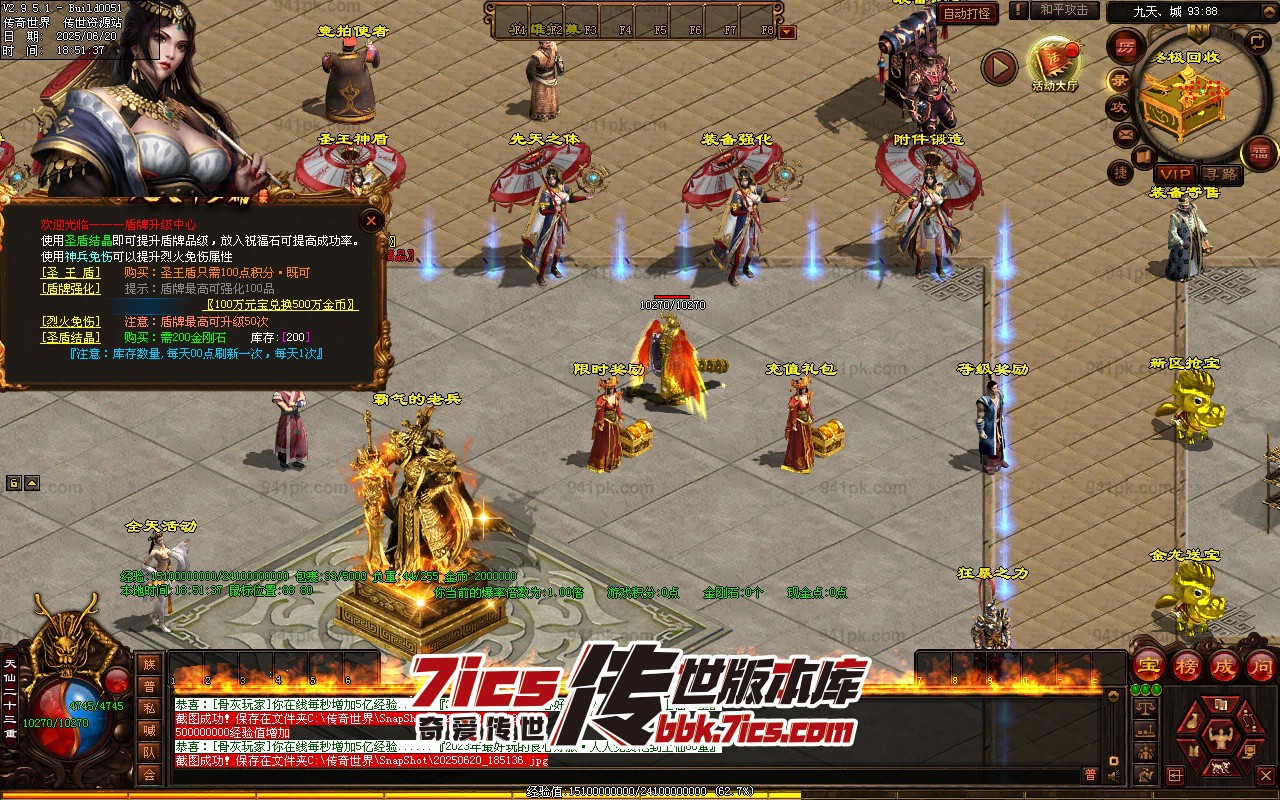The width and height of the screenshot is (1280, 800).
Task: Pick the 烈火免伤 upgrade option
Action: 70,321
